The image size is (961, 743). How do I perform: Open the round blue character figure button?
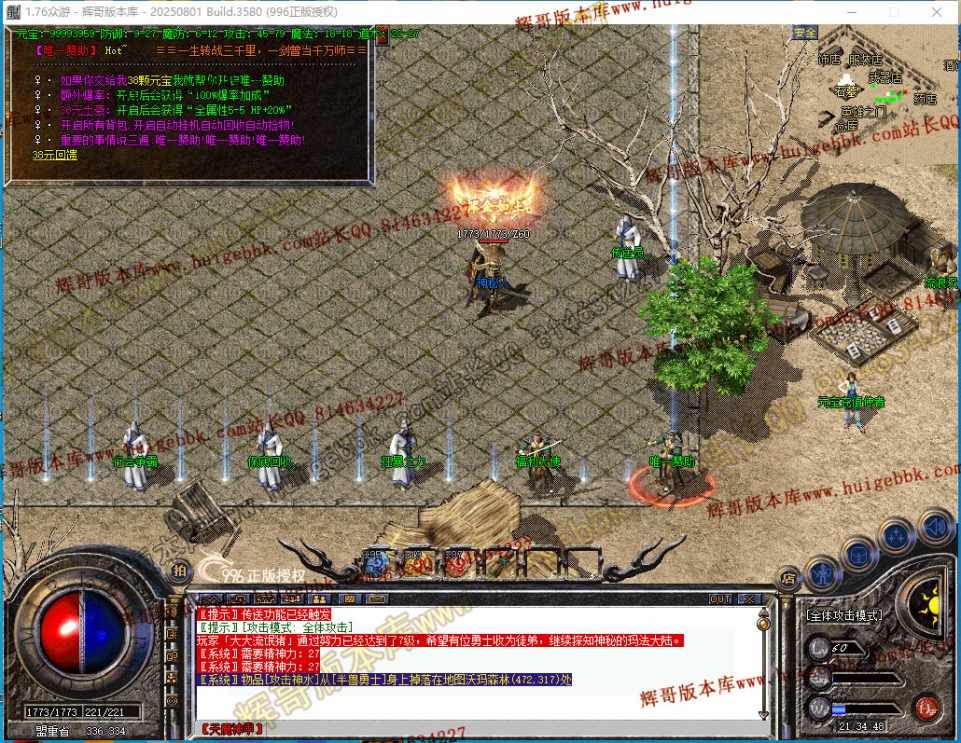[822, 574]
